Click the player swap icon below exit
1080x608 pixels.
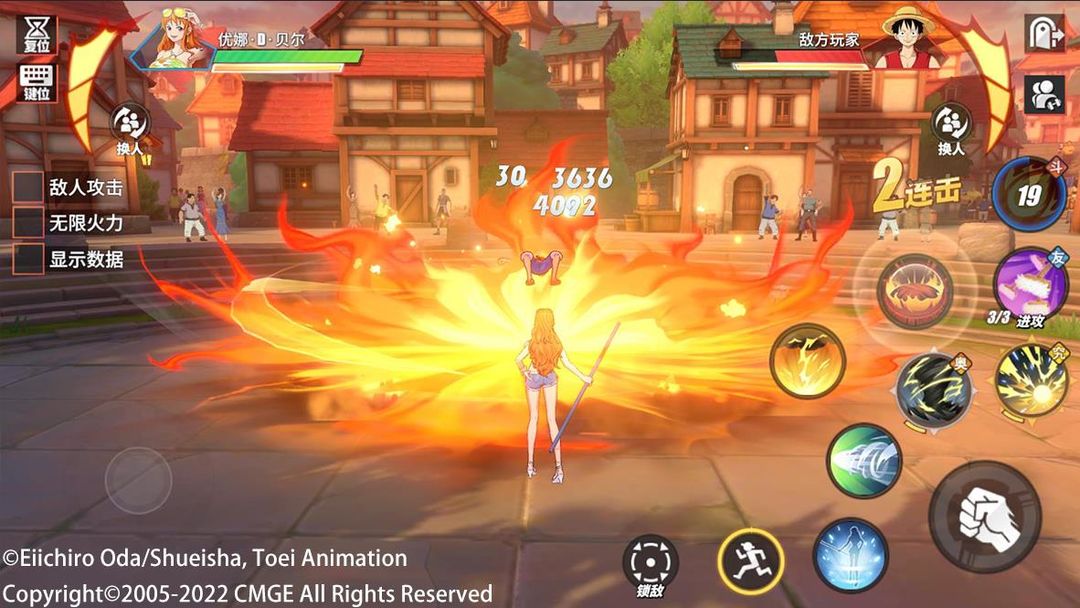(1044, 94)
